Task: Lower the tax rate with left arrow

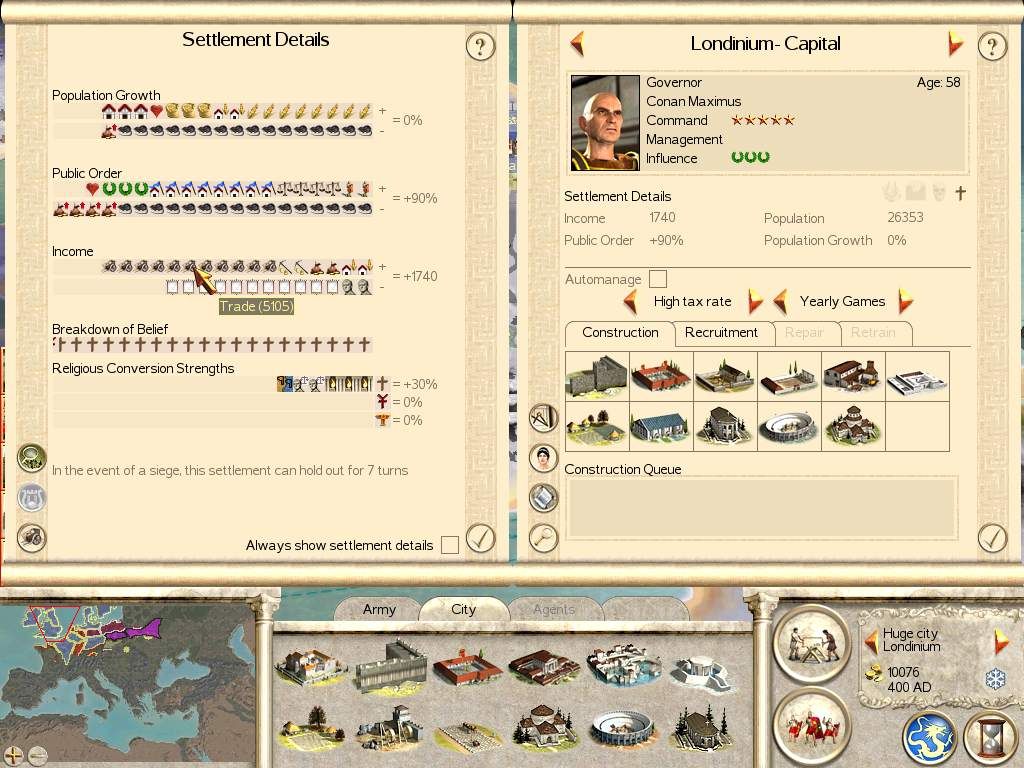Action: [630, 301]
